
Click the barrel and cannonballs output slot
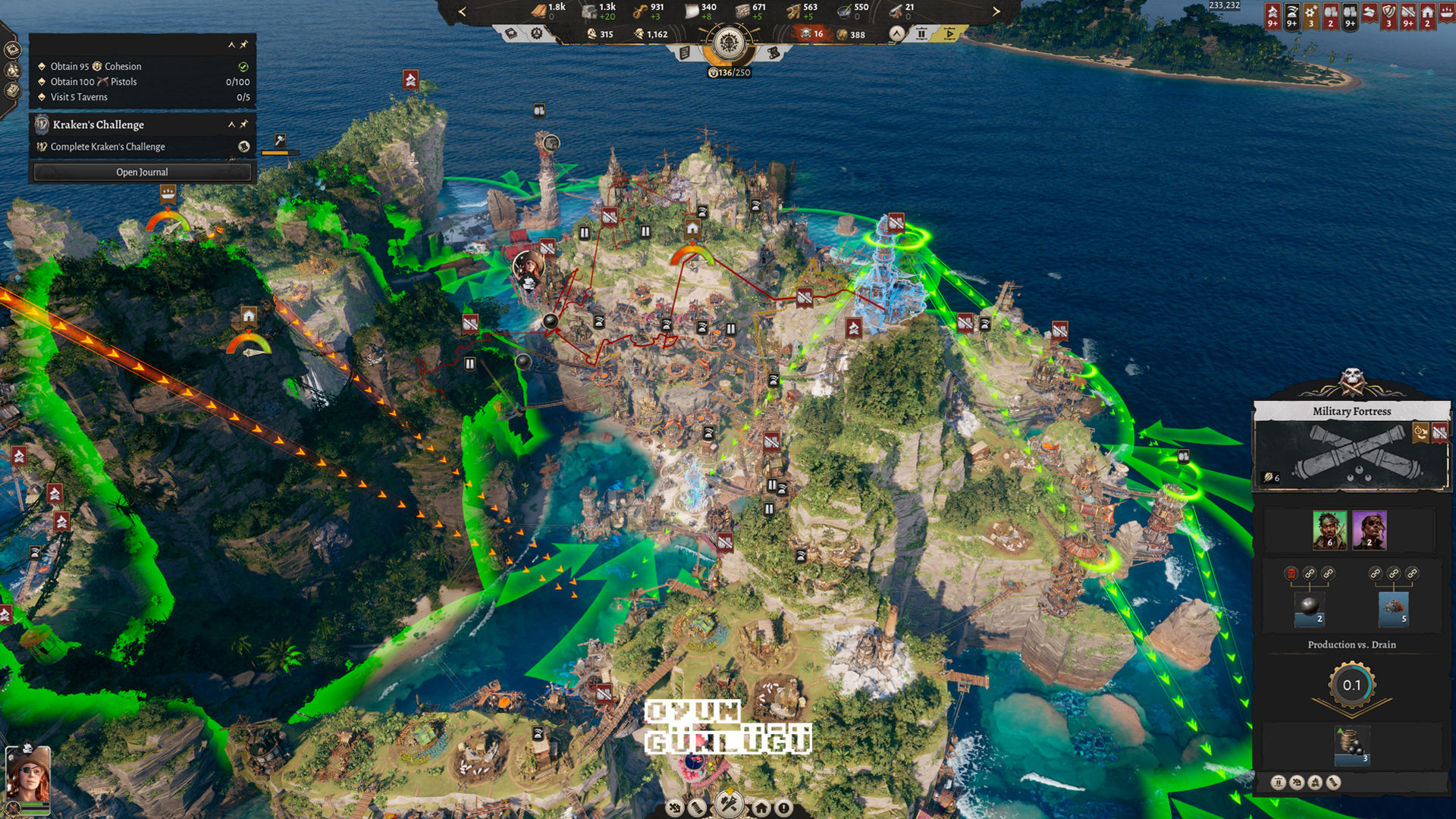pyautogui.click(x=1351, y=745)
